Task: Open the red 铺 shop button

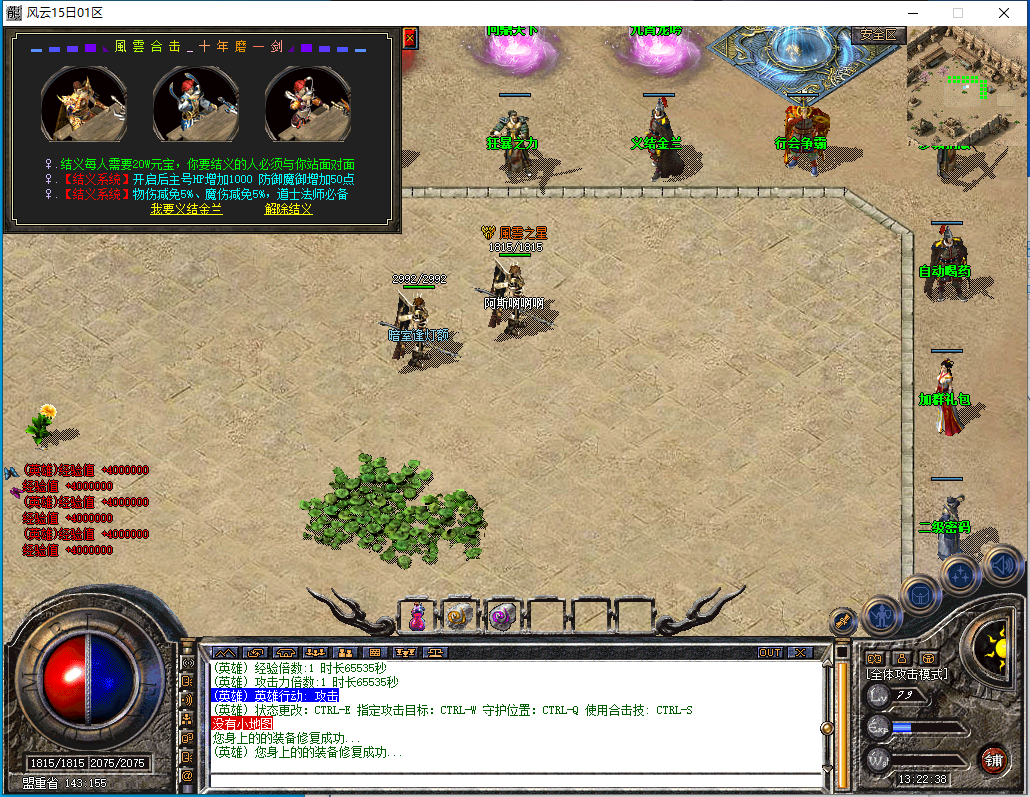Action: point(993,758)
